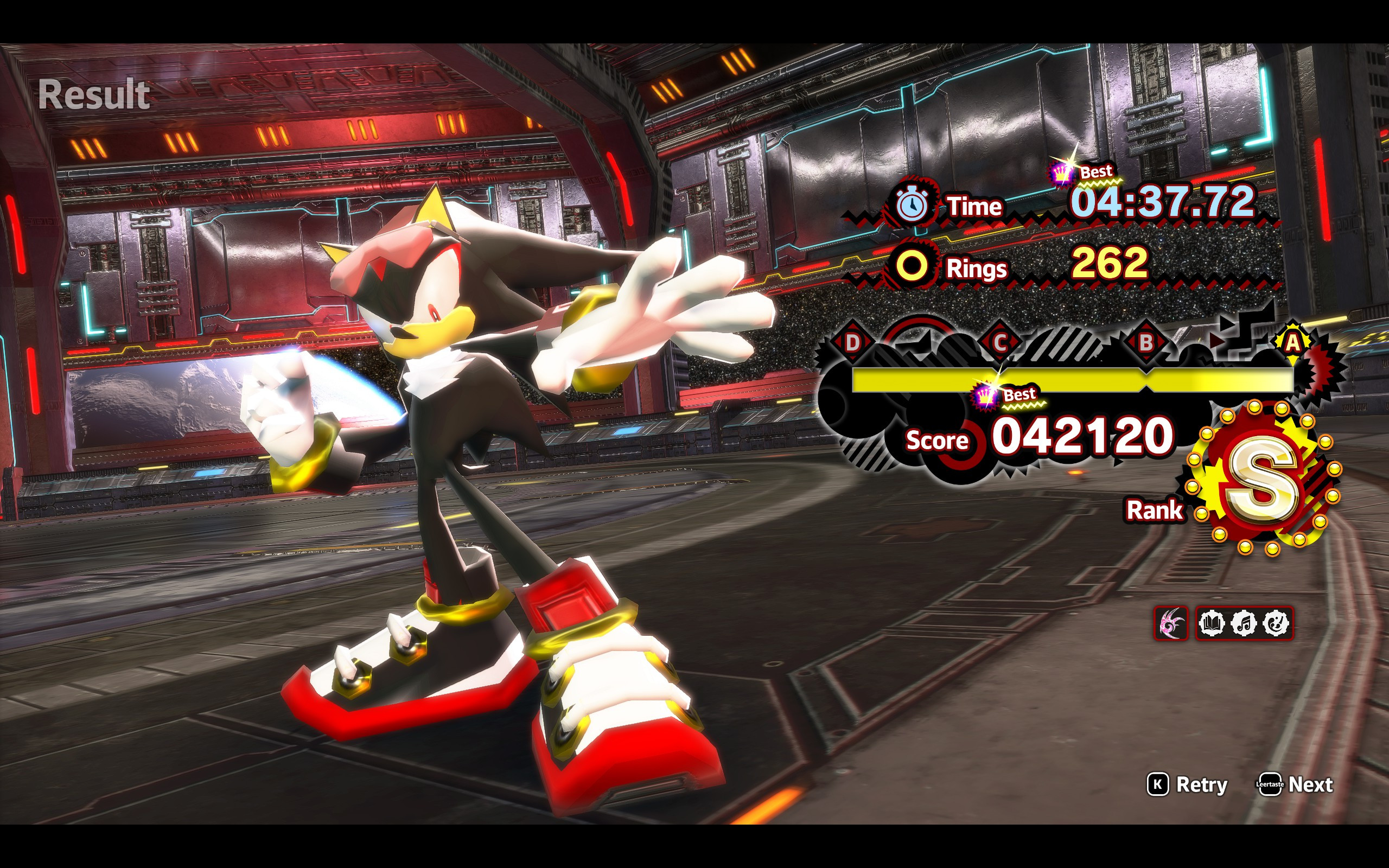
Task: Open the unlocked journal reward gear icon
Action: click(x=1211, y=623)
